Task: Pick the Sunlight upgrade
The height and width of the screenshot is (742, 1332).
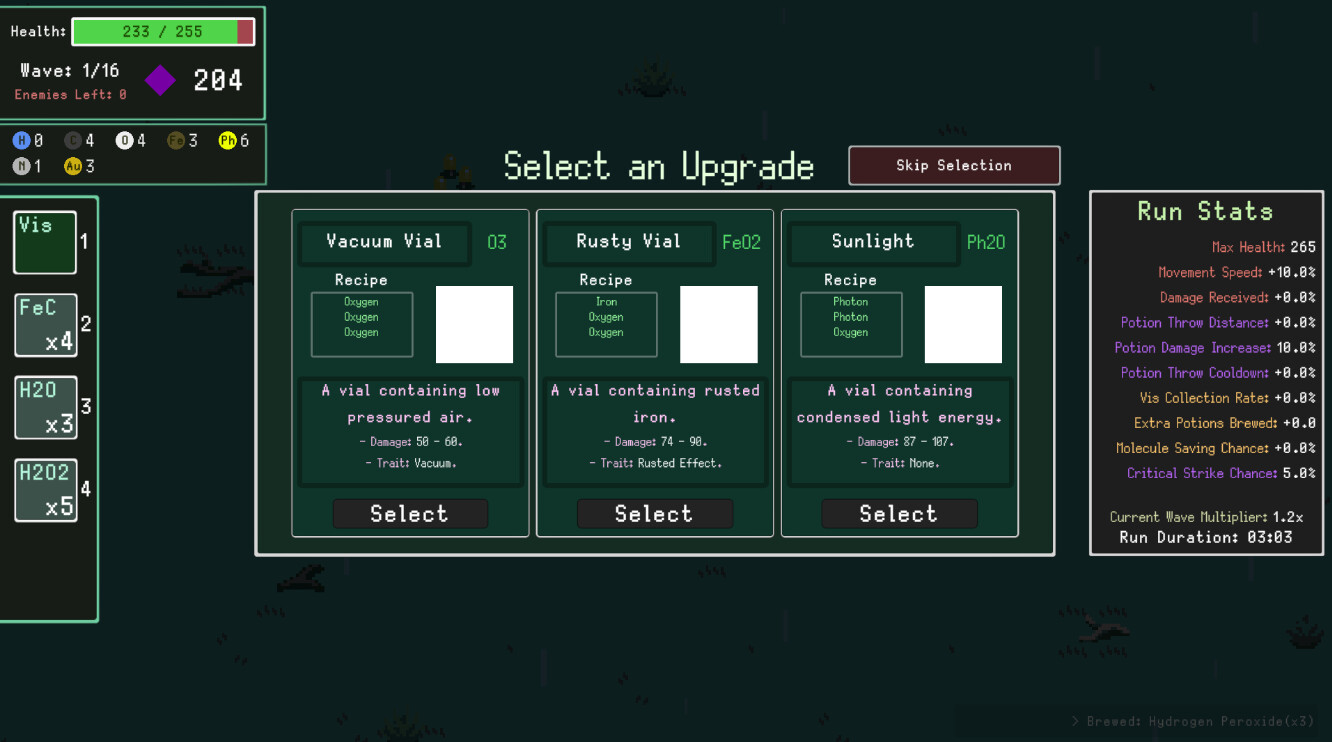Action: [899, 513]
